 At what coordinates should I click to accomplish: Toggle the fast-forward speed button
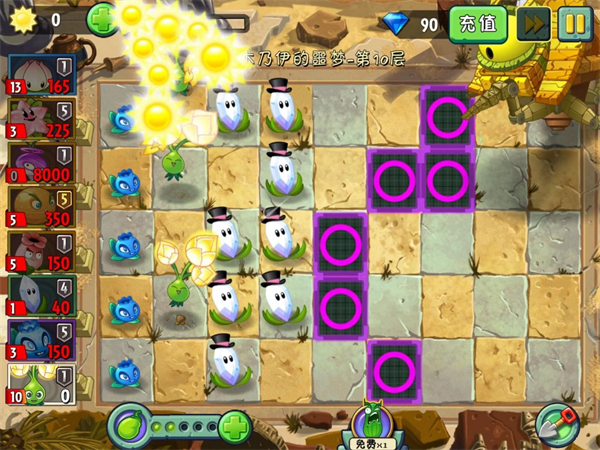(533, 23)
